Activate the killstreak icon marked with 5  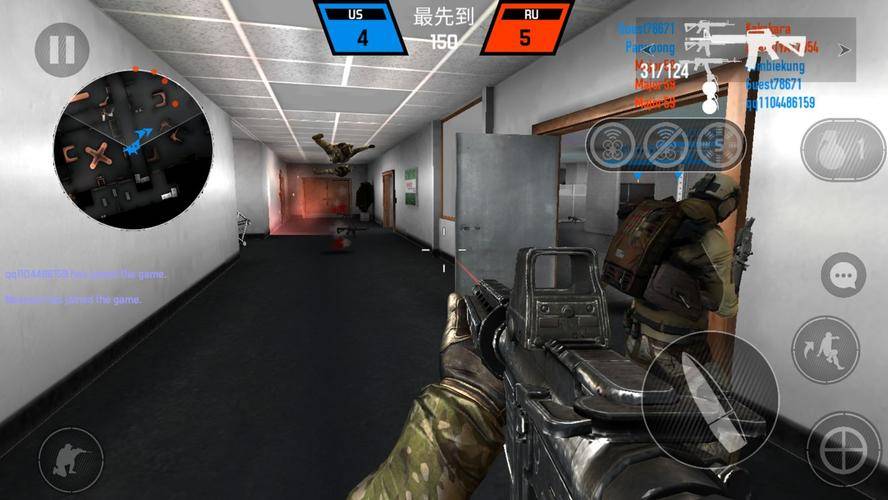[718, 146]
